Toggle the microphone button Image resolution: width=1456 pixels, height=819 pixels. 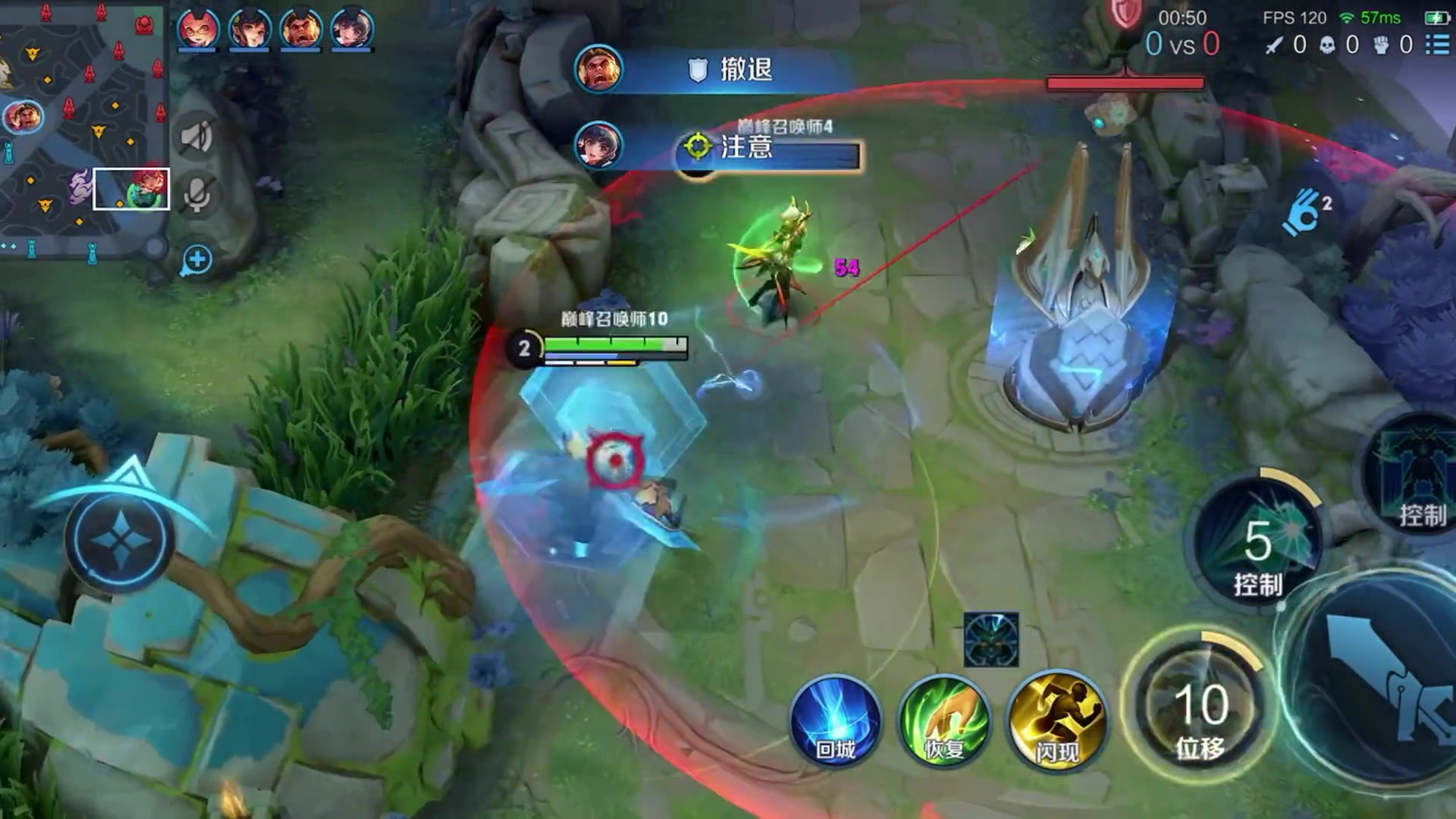click(x=196, y=194)
